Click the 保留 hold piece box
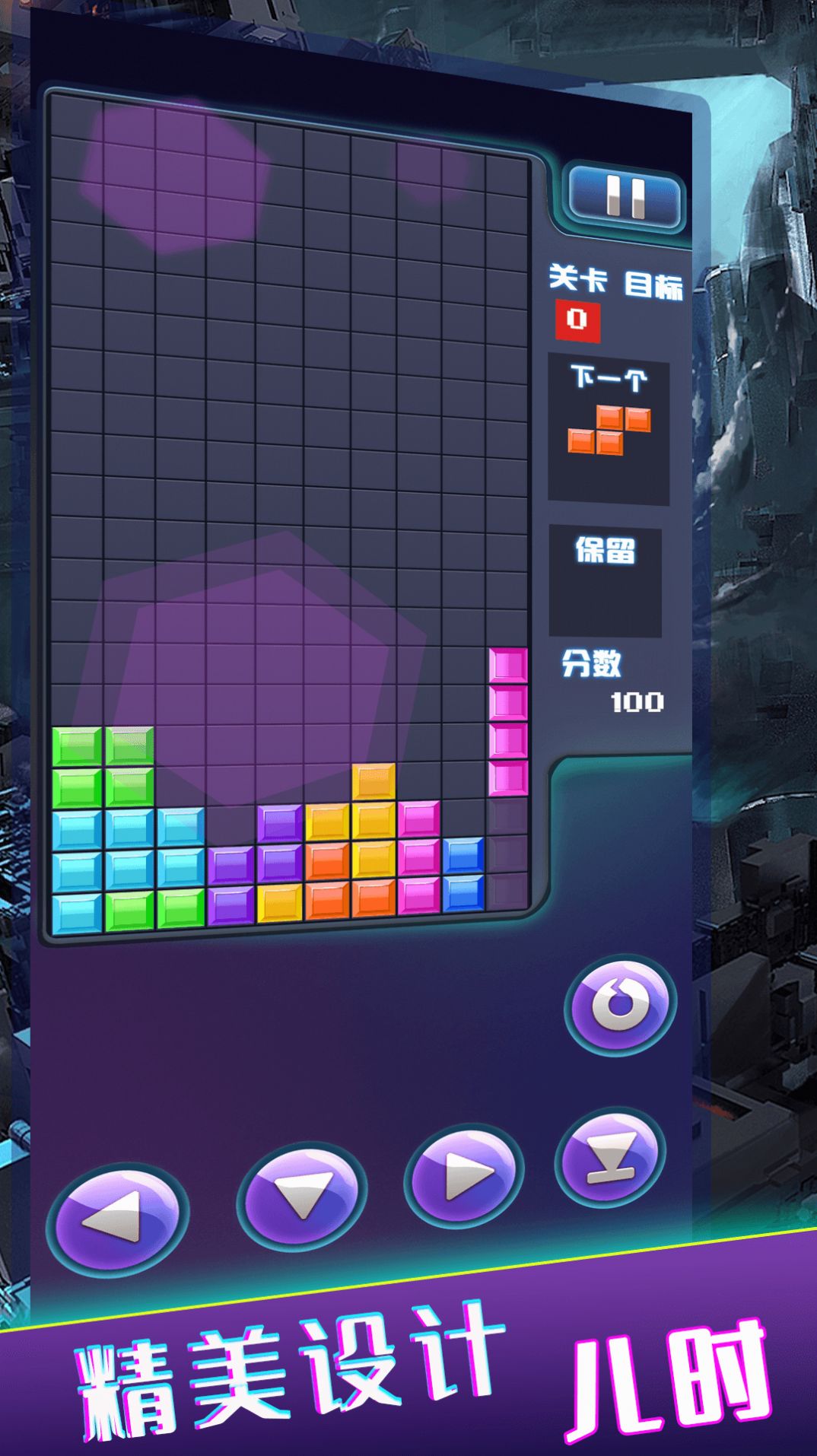 click(x=605, y=582)
